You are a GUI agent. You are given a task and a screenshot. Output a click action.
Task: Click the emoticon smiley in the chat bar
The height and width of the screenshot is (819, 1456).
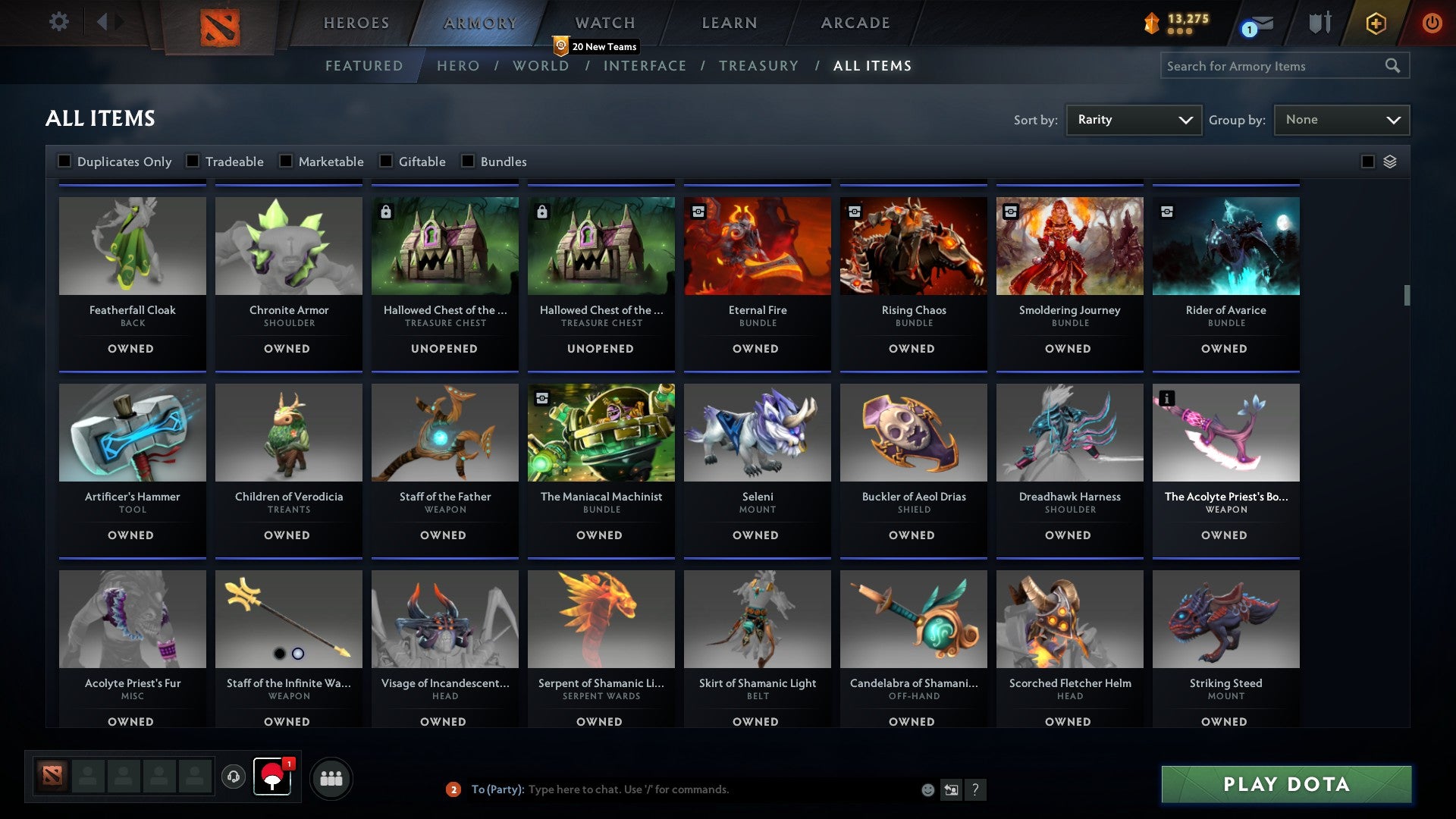[x=927, y=789]
